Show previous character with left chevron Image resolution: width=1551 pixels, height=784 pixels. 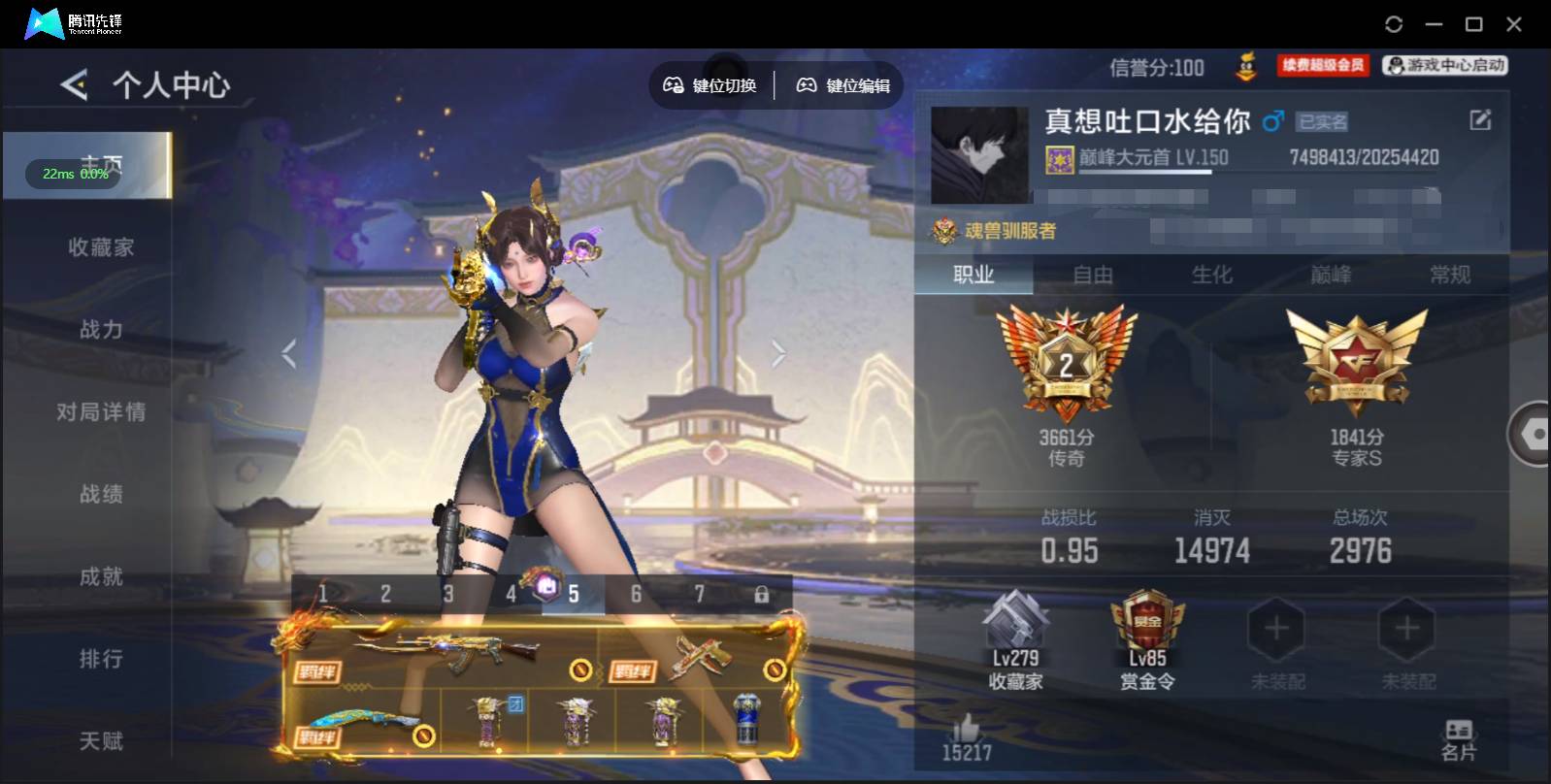tap(288, 353)
